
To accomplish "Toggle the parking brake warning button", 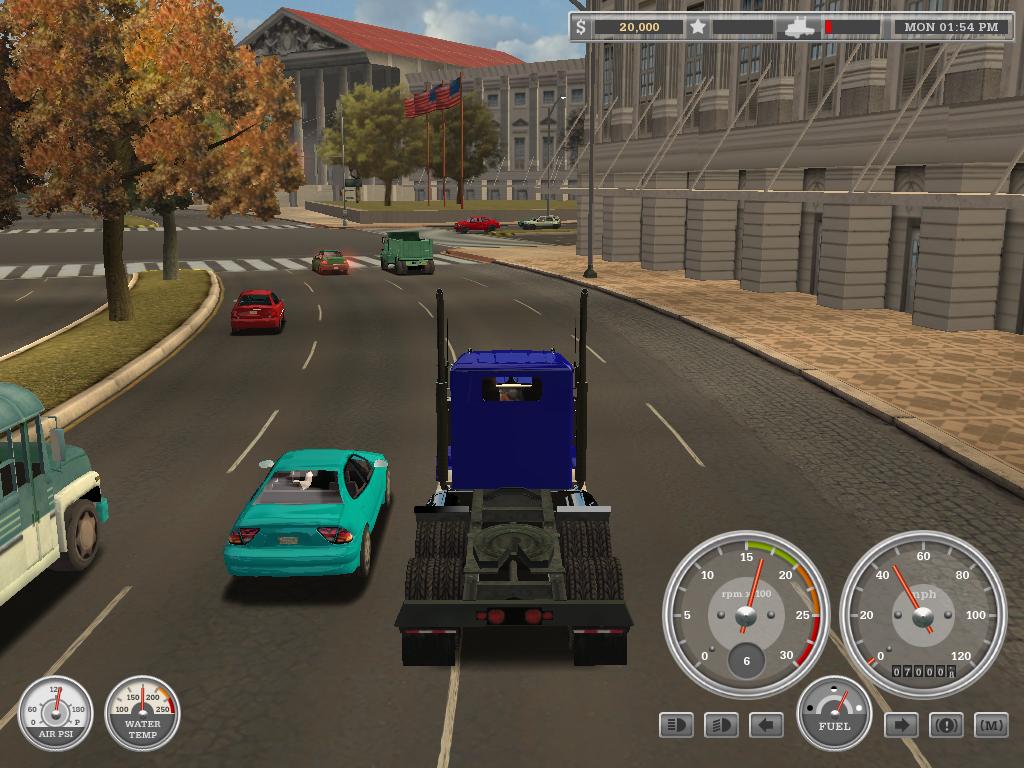I will [946, 724].
